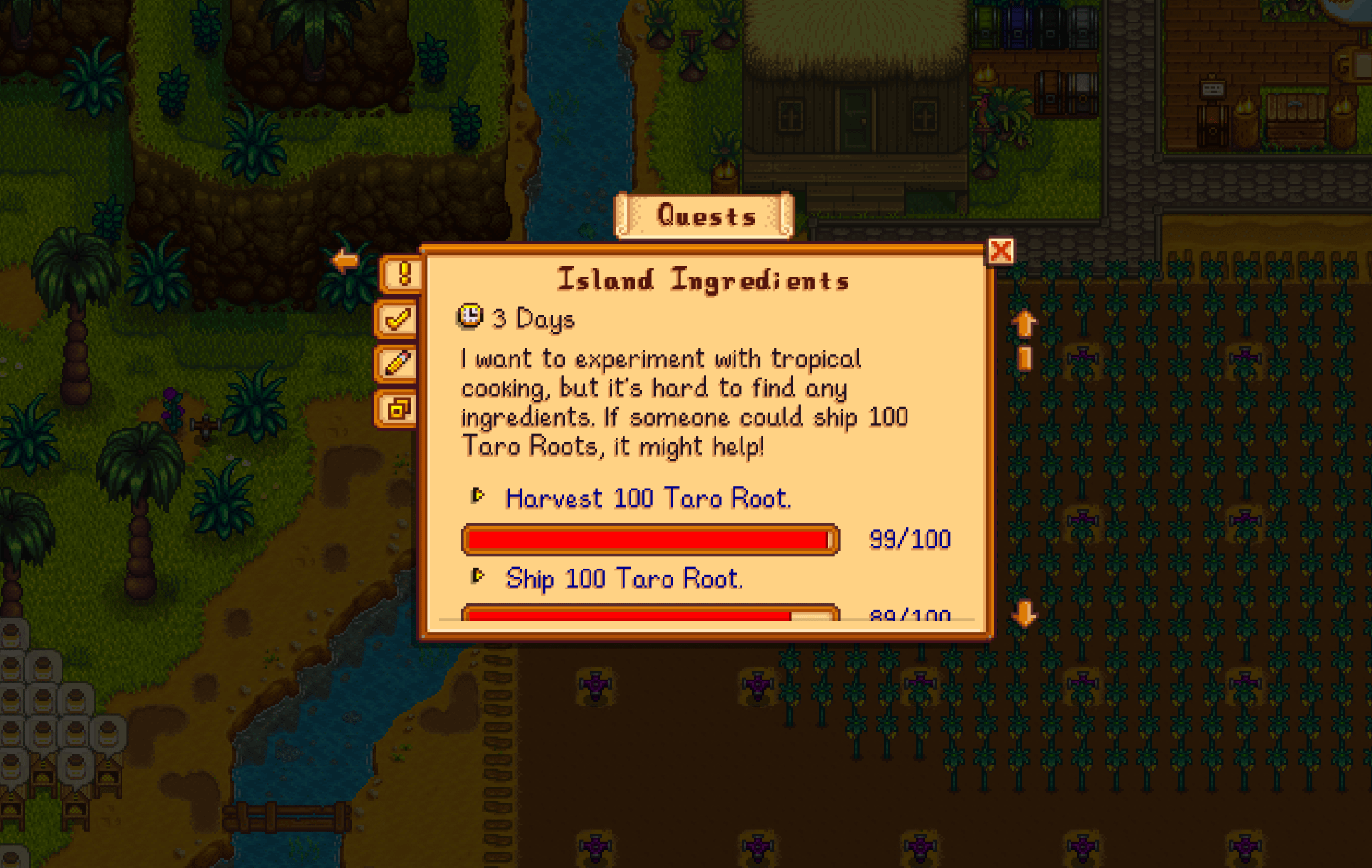The height and width of the screenshot is (868, 1372).
Task: Close the quest log window
Action: coord(1000,251)
